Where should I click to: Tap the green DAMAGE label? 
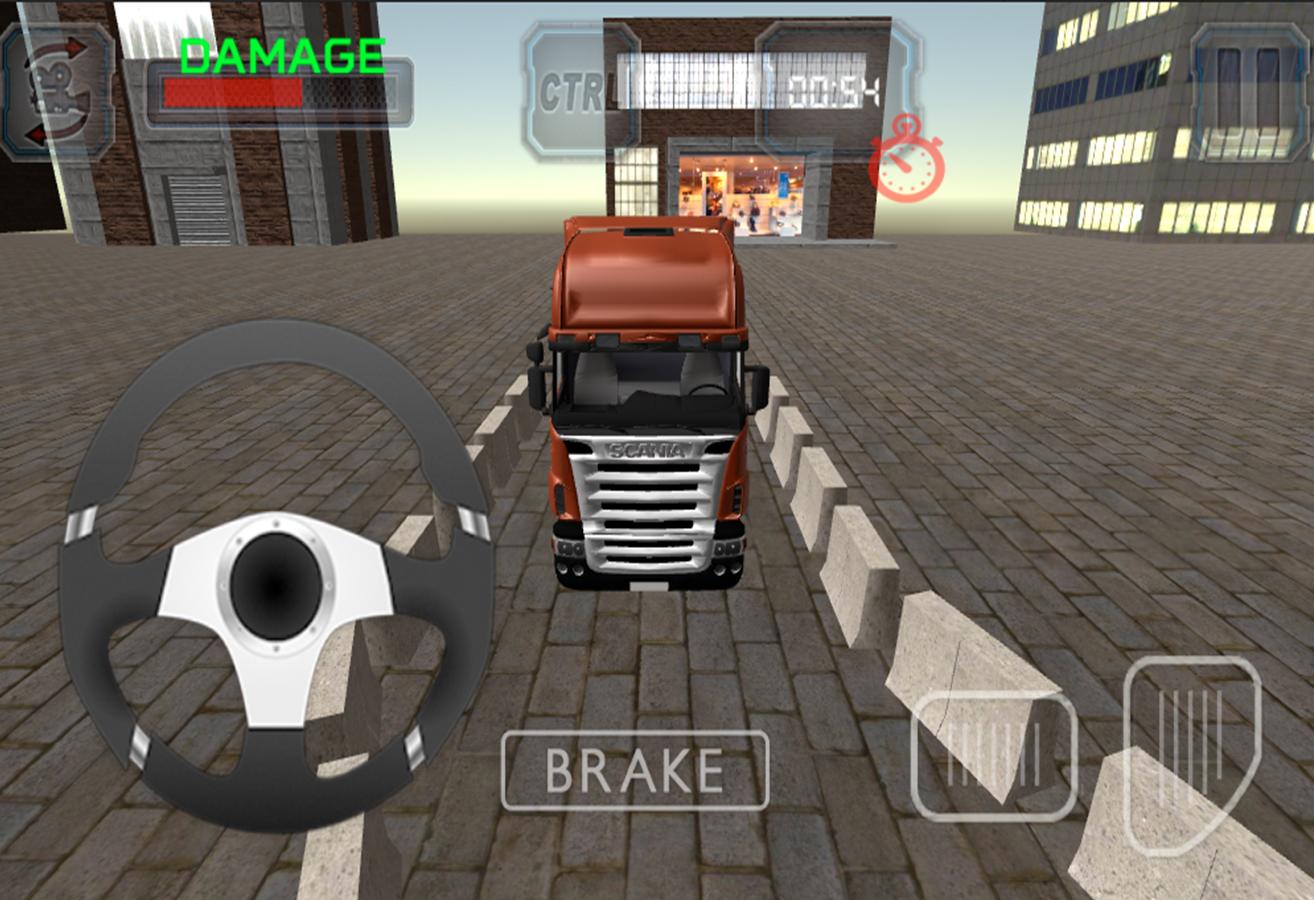click(x=281, y=55)
